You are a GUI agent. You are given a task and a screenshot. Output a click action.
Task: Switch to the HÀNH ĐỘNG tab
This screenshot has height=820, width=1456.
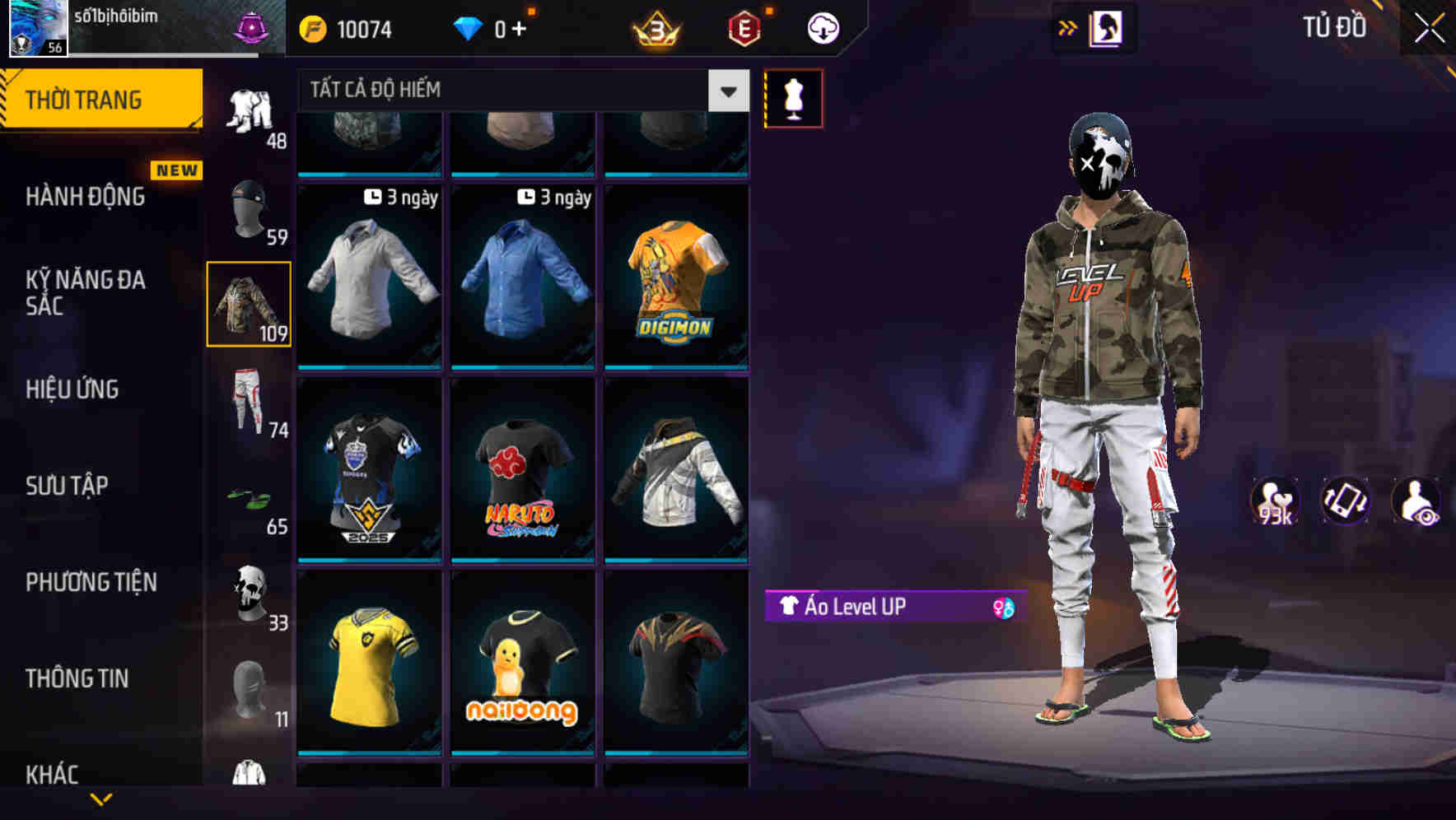pos(86,198)
